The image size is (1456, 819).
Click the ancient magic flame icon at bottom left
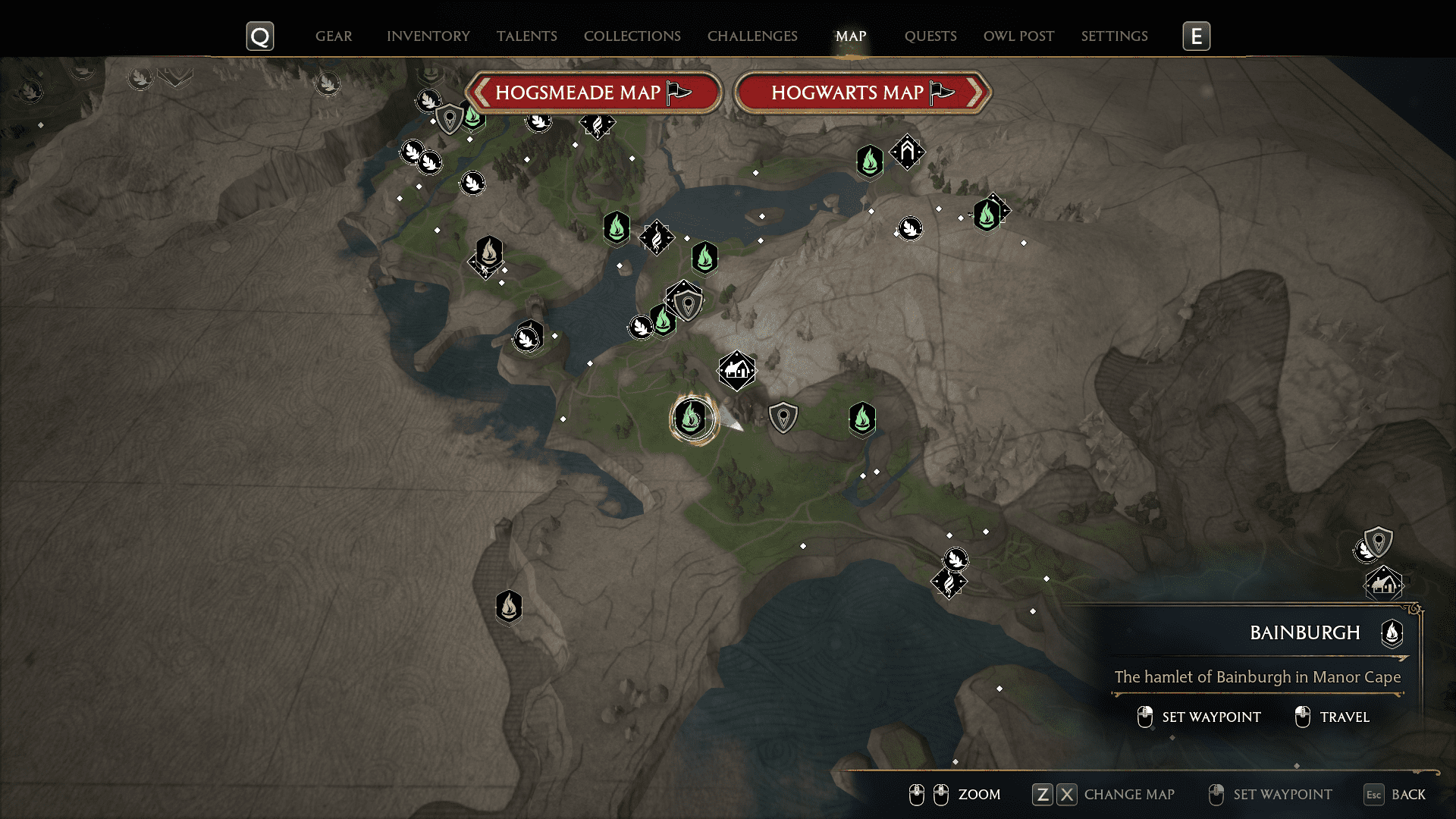509,607
